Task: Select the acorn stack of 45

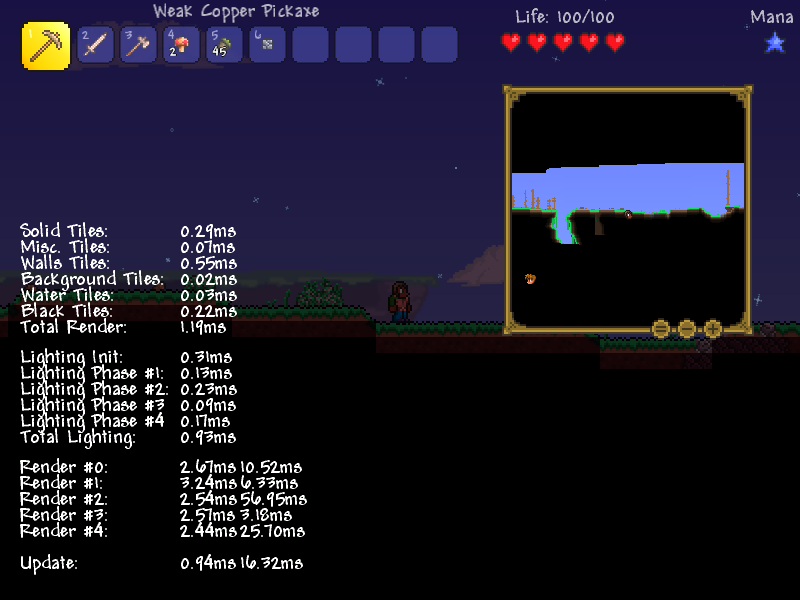Action: click(x=224, y=45)
